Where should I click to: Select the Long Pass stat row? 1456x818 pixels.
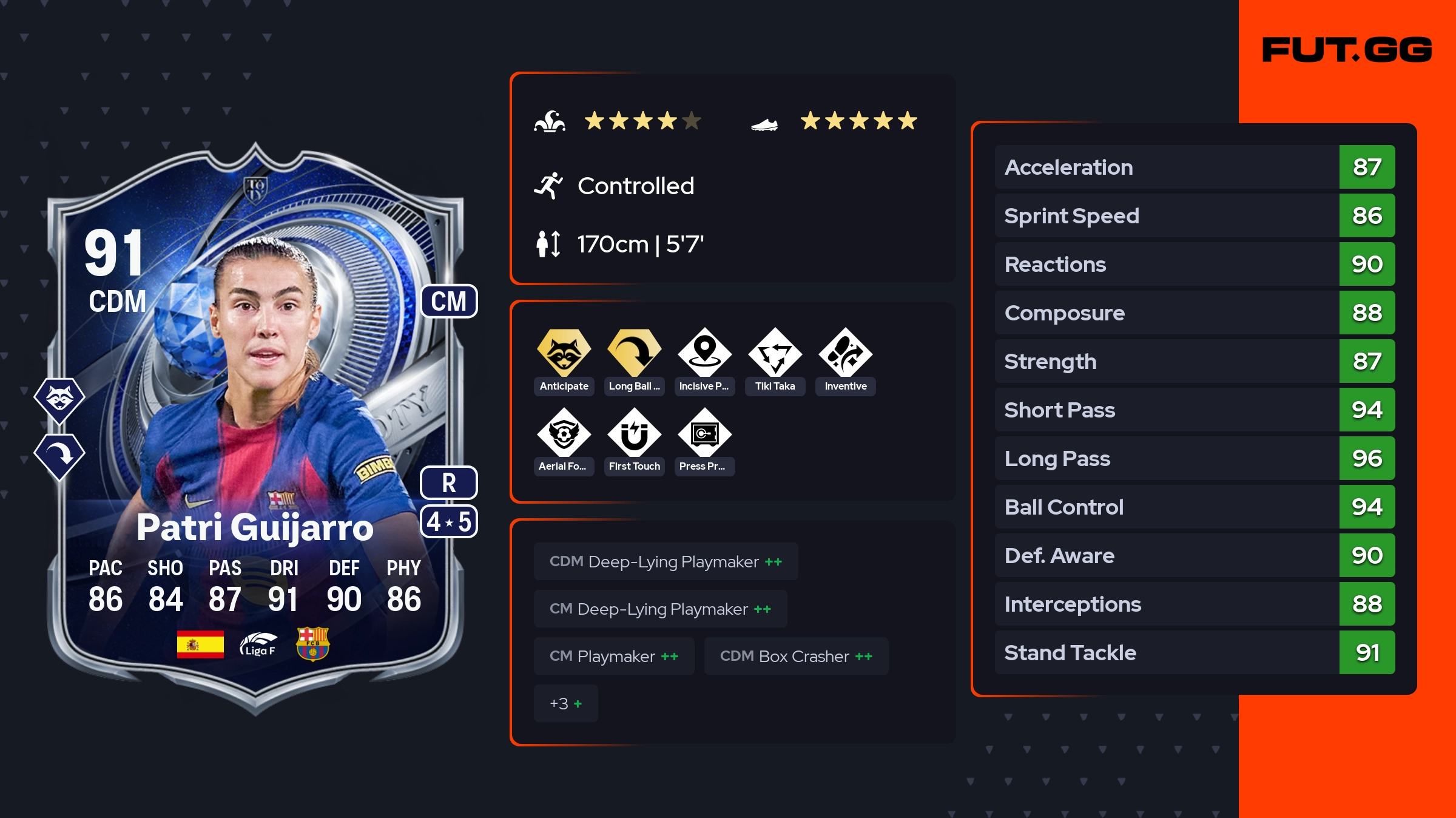1194,459
